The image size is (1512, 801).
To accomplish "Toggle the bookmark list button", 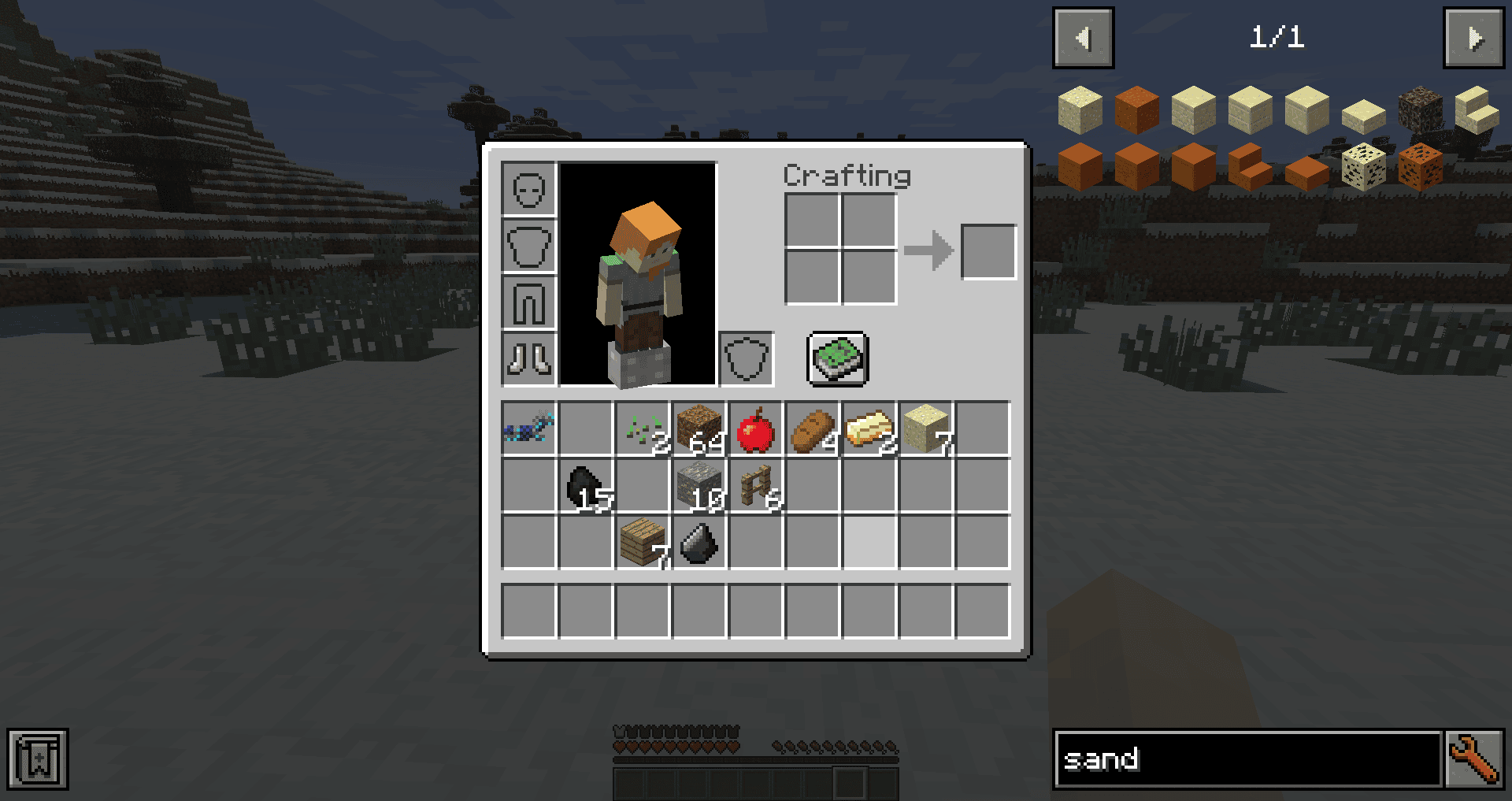I will click(38, 759).
